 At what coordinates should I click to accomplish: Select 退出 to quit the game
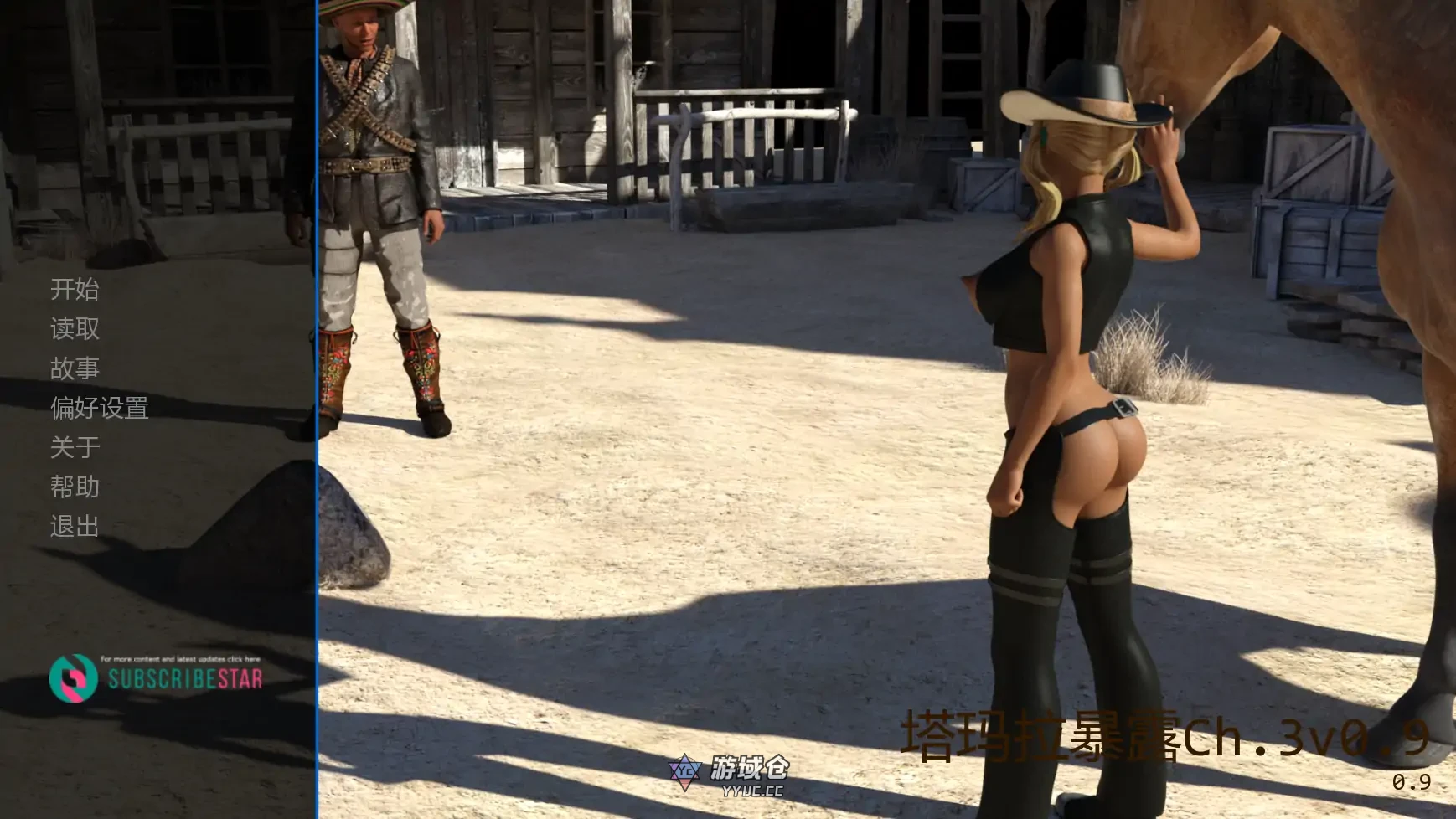coord(74,525)
